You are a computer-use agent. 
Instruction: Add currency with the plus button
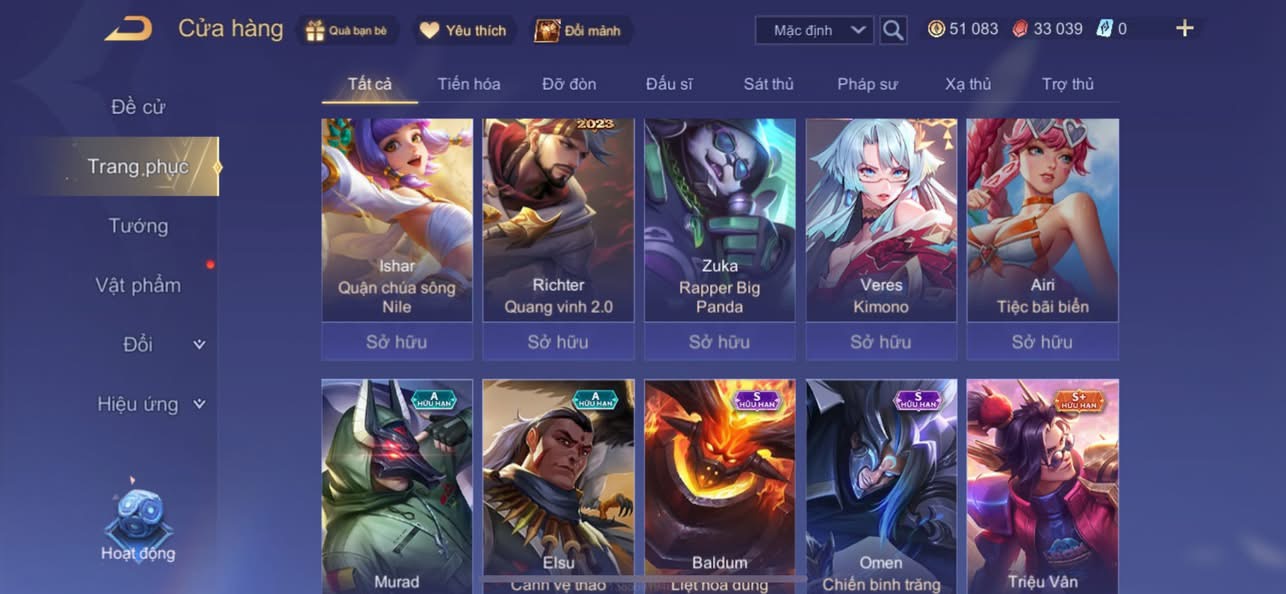coord(1185,29)
